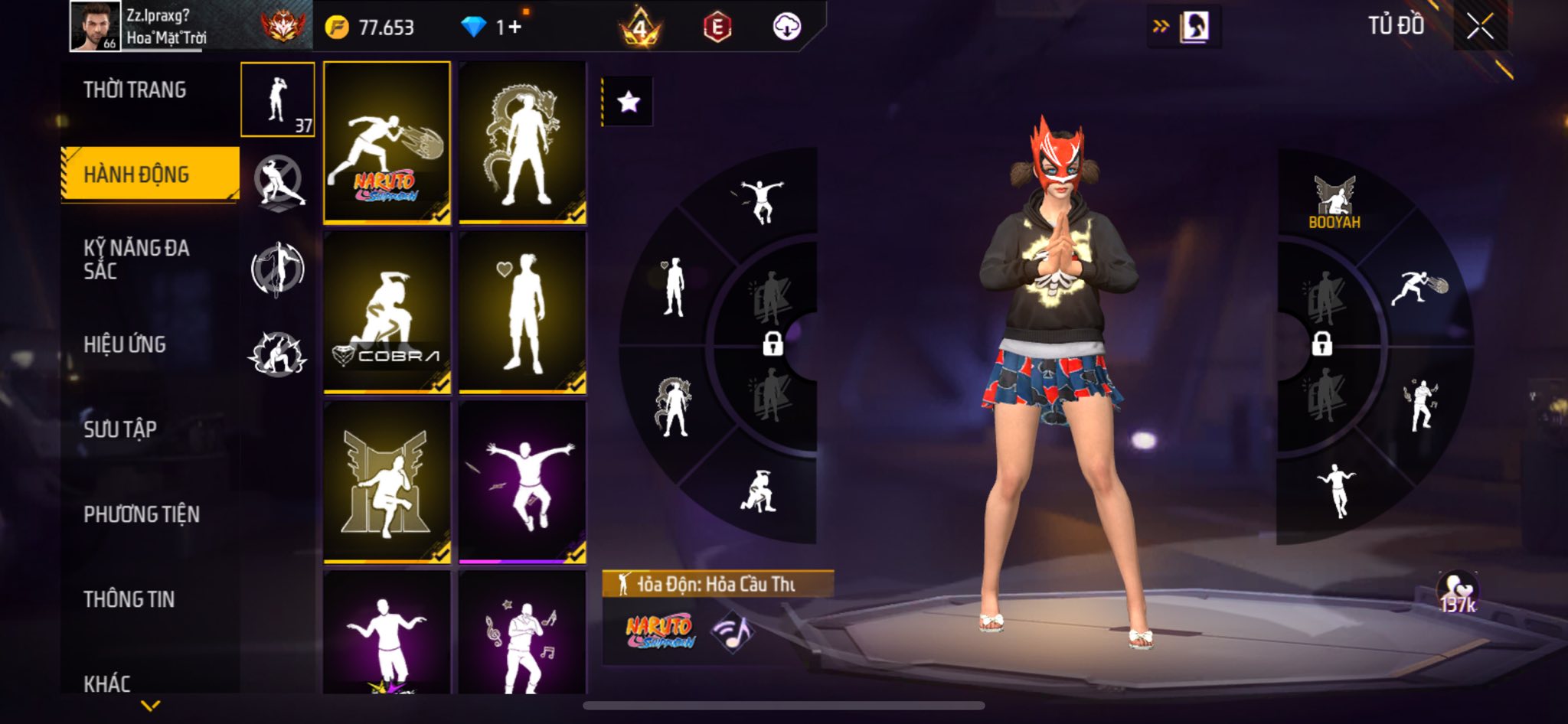This screenshot has height=724, width=1568.
Task: Open the Thông Tin tab
Action: (129, 599)
